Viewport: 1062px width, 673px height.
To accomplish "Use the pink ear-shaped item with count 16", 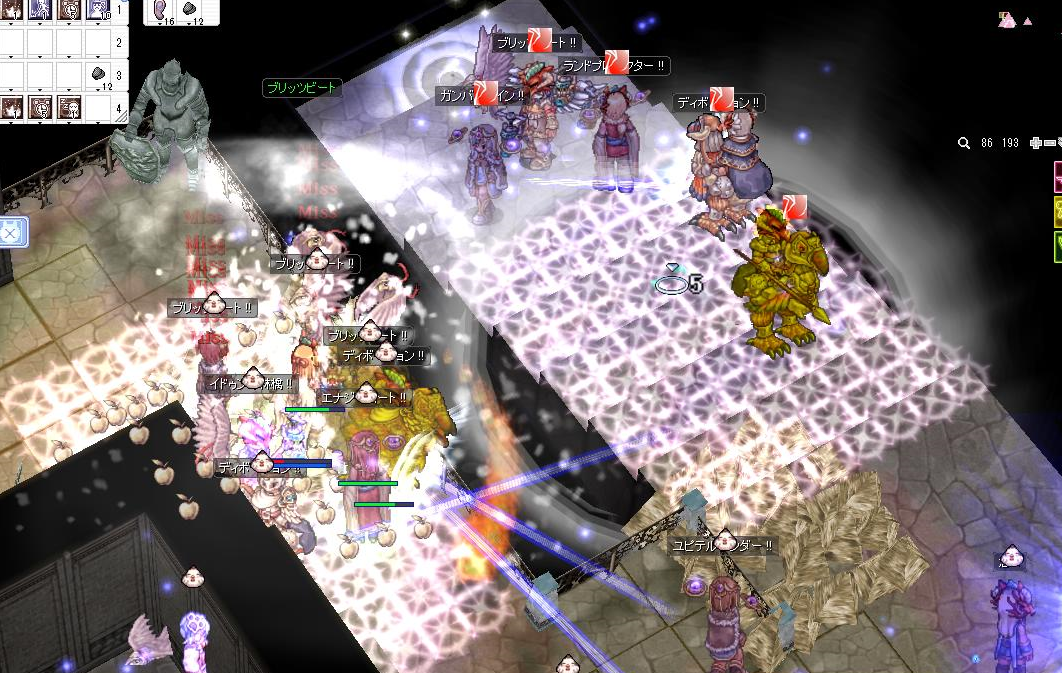I will (160, 10).
